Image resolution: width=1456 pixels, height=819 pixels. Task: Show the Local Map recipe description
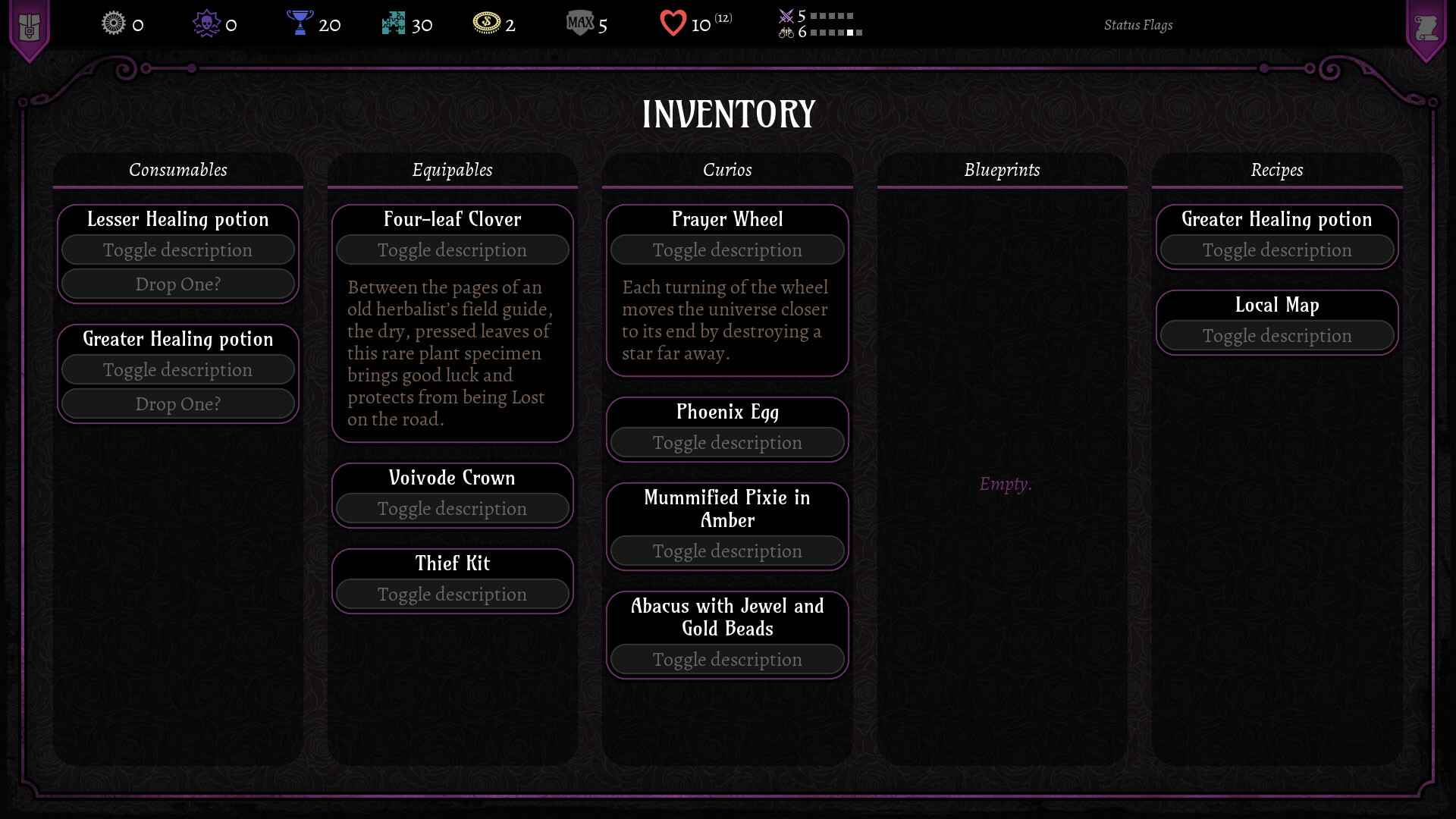click(1277, 335)
